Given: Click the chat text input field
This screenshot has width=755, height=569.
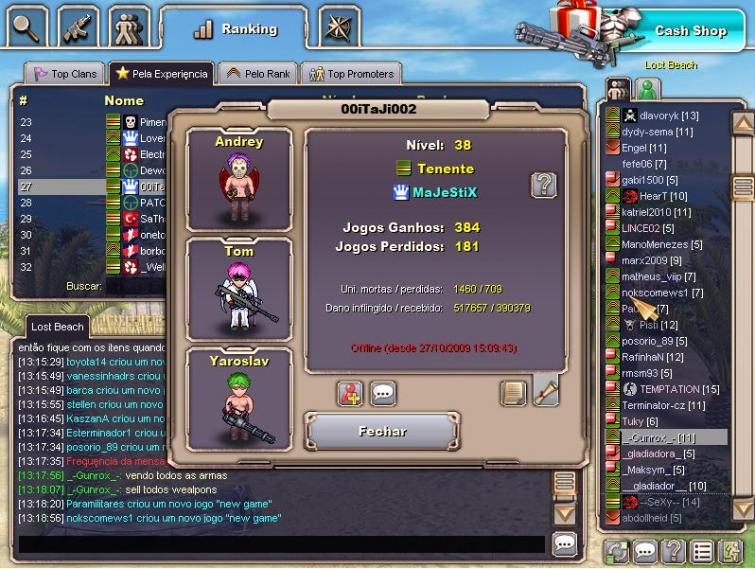Looking at the screenshot, I should click(280, 545).
